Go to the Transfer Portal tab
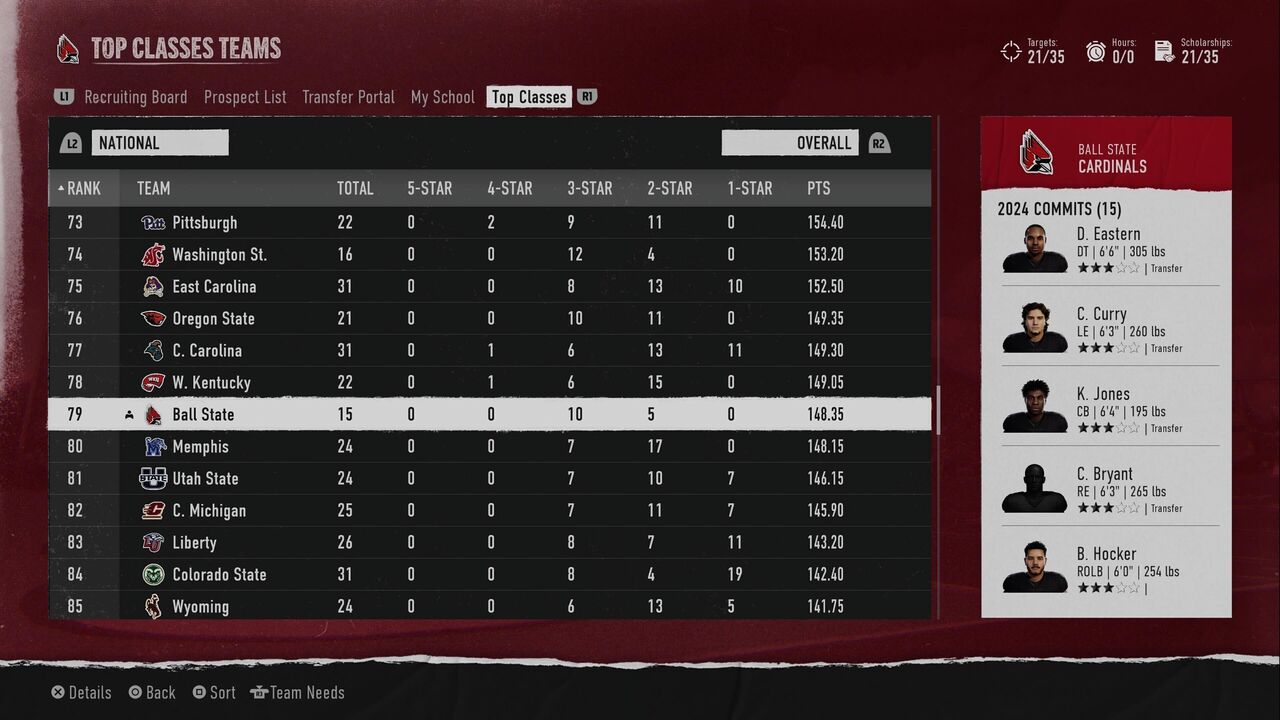Screen dimensions: 1280x720 tap(348, 97)
